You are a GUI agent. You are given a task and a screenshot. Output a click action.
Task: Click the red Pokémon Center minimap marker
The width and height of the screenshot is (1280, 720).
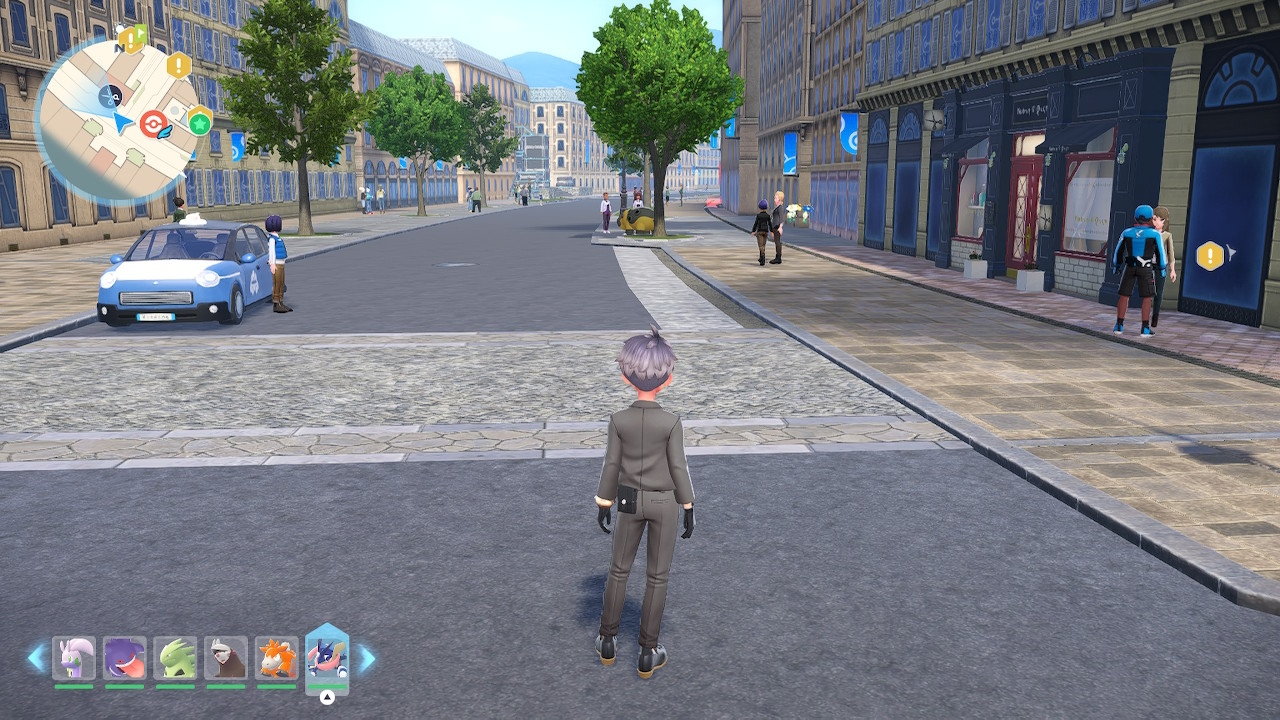click(153, 124)
